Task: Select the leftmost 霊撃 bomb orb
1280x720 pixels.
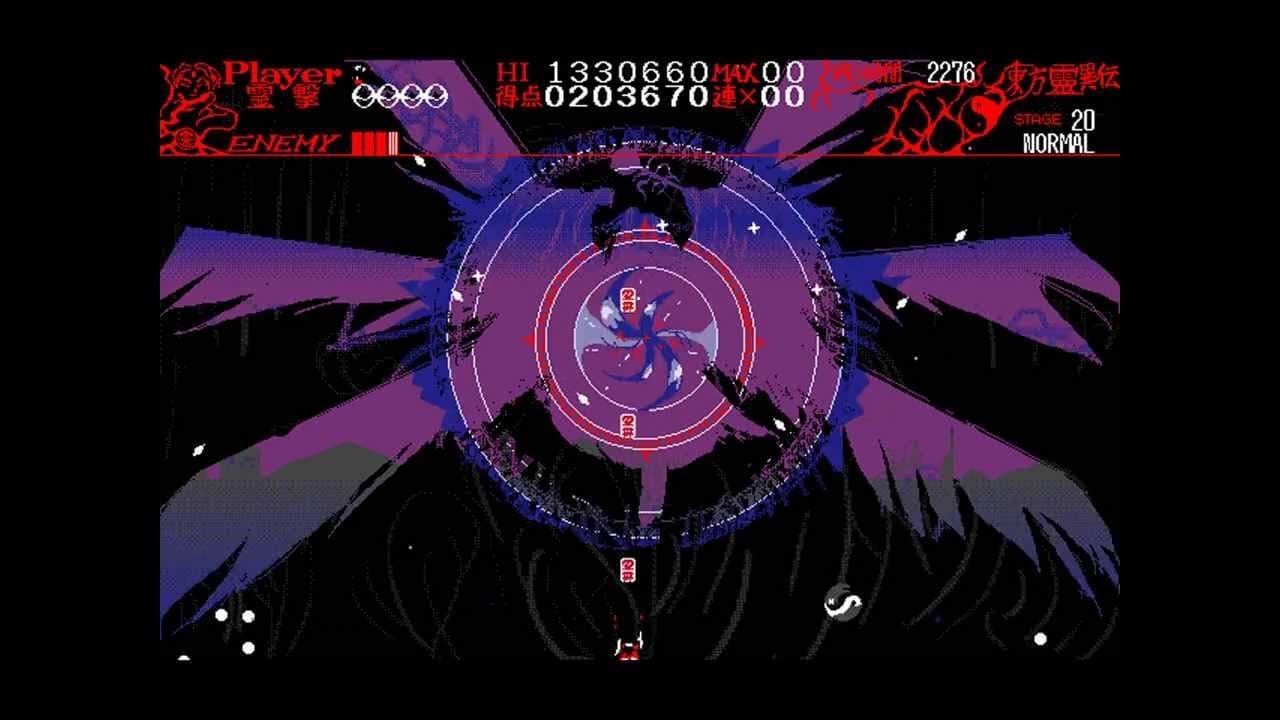Action: (x=365, y=95)
